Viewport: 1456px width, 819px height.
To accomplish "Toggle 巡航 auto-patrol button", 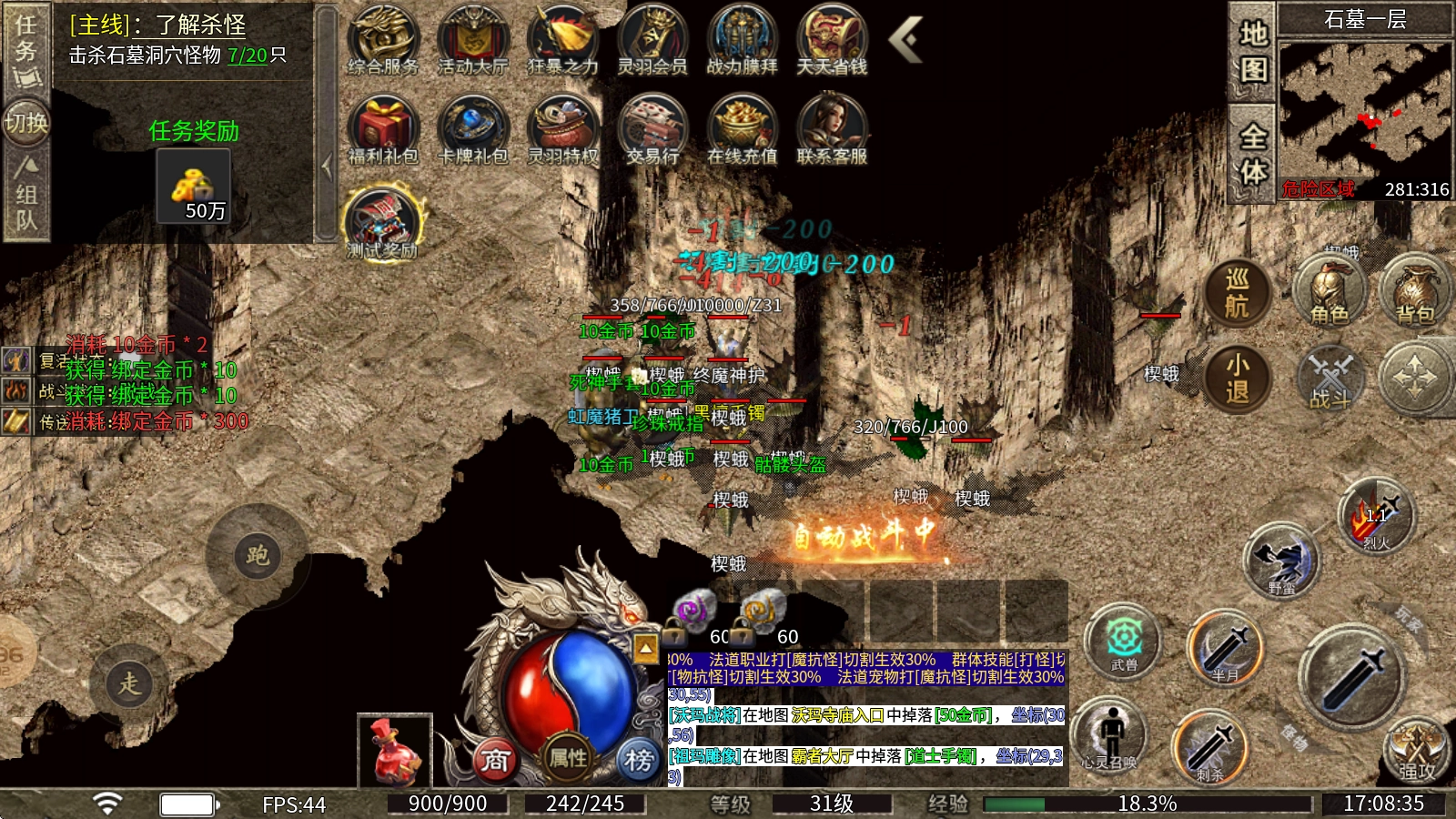I will [x=1237, y=293].
